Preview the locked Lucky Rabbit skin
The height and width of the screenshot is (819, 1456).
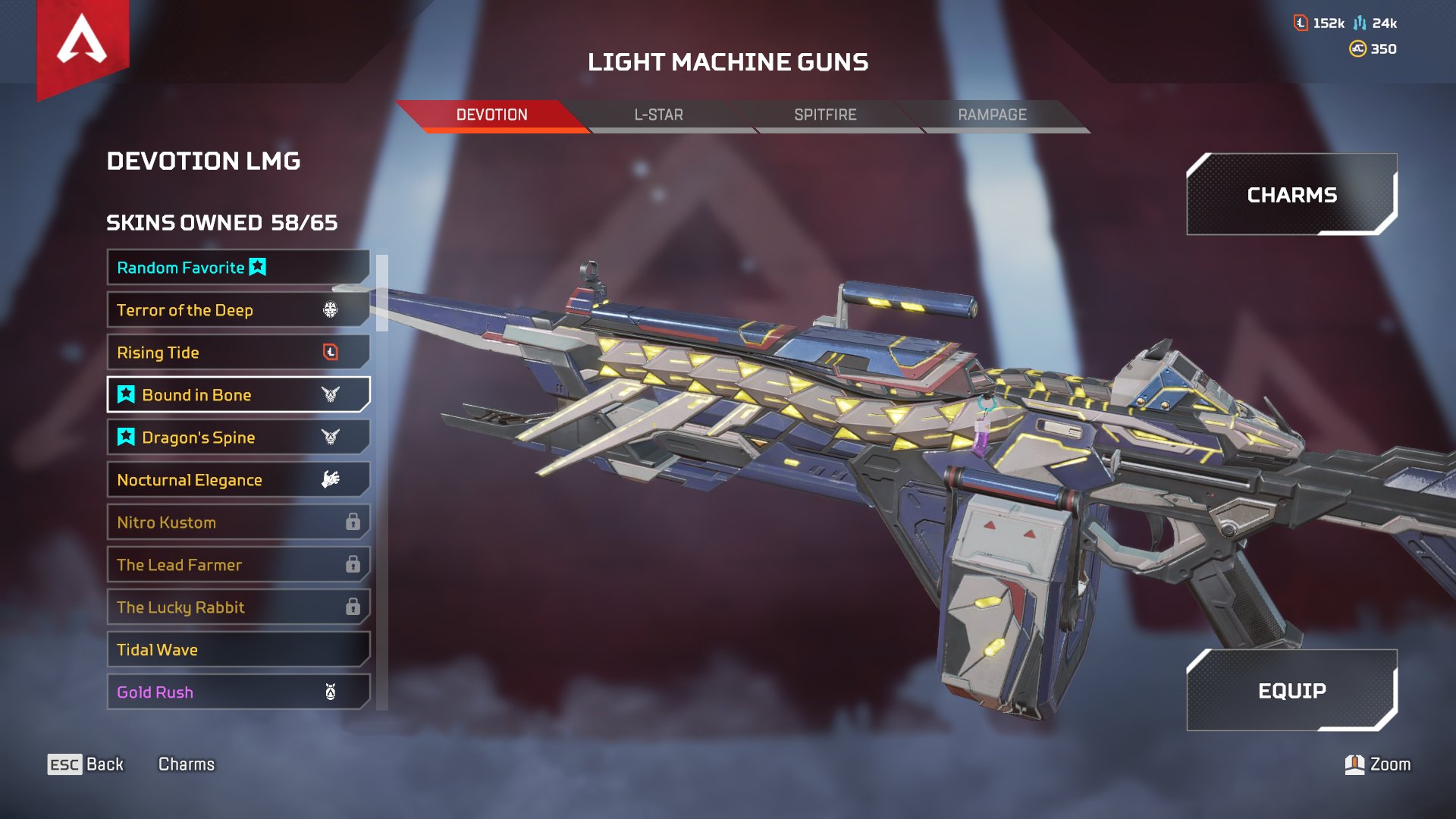point(238,607)
